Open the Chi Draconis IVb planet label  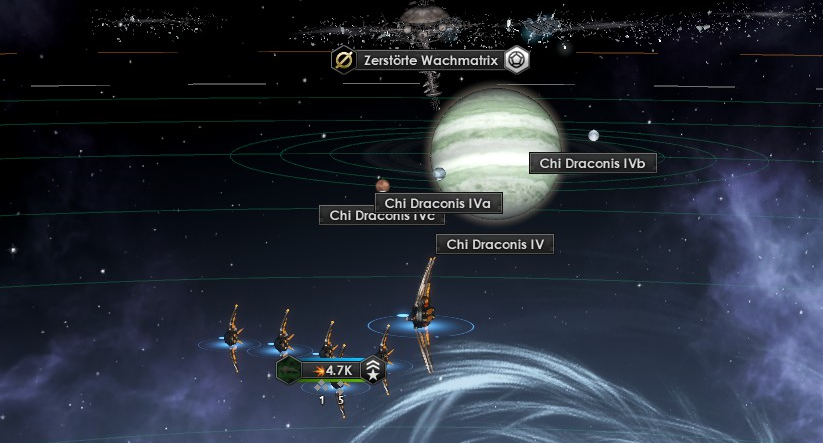(592, 163)
